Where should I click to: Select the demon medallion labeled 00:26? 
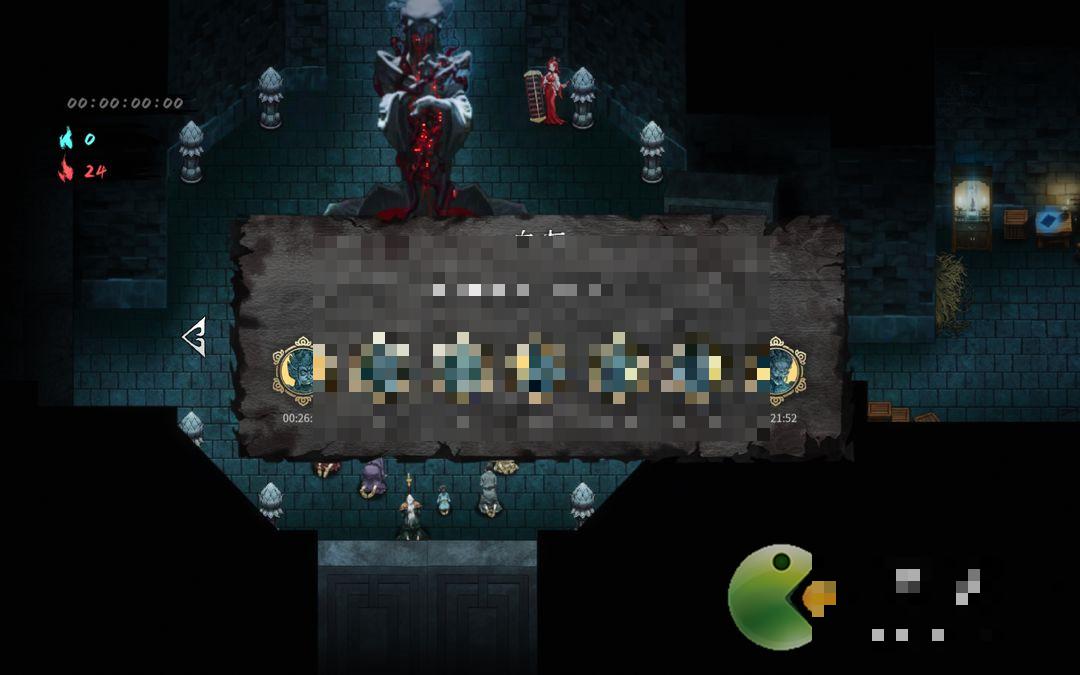coord(296,371)
